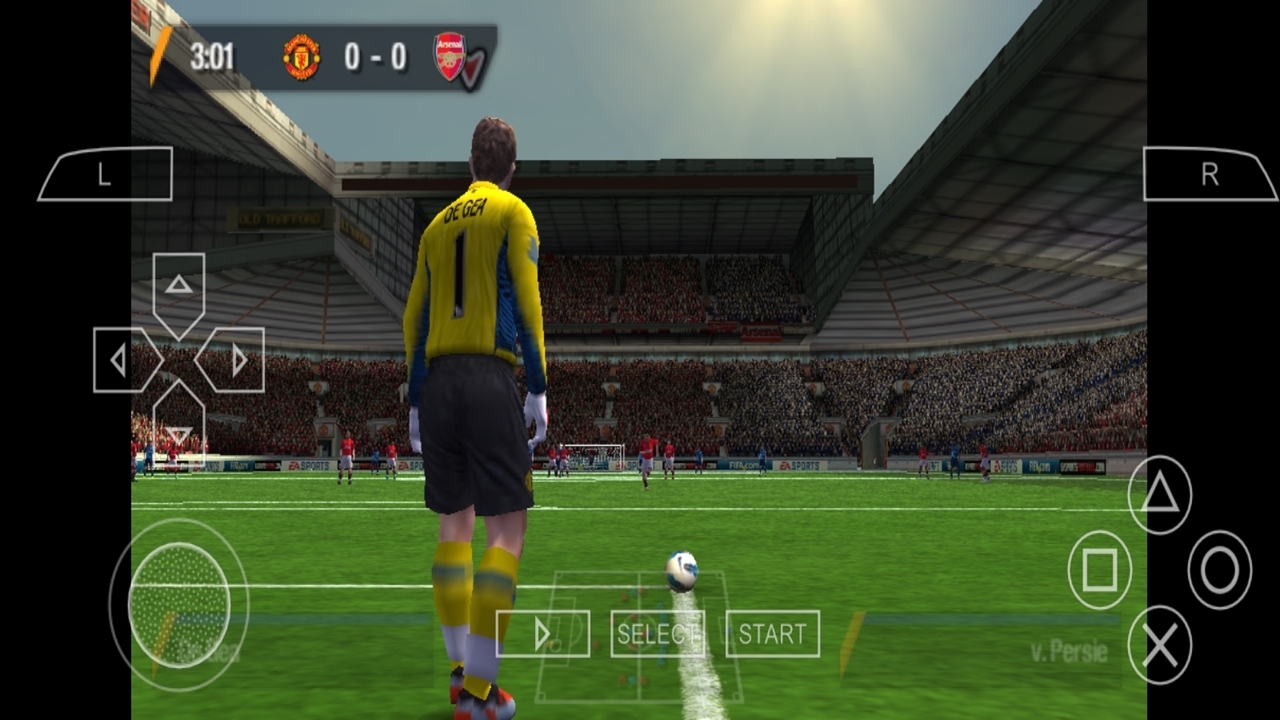
Task: Touch the analog stick pad
Action: pos(179,604)
